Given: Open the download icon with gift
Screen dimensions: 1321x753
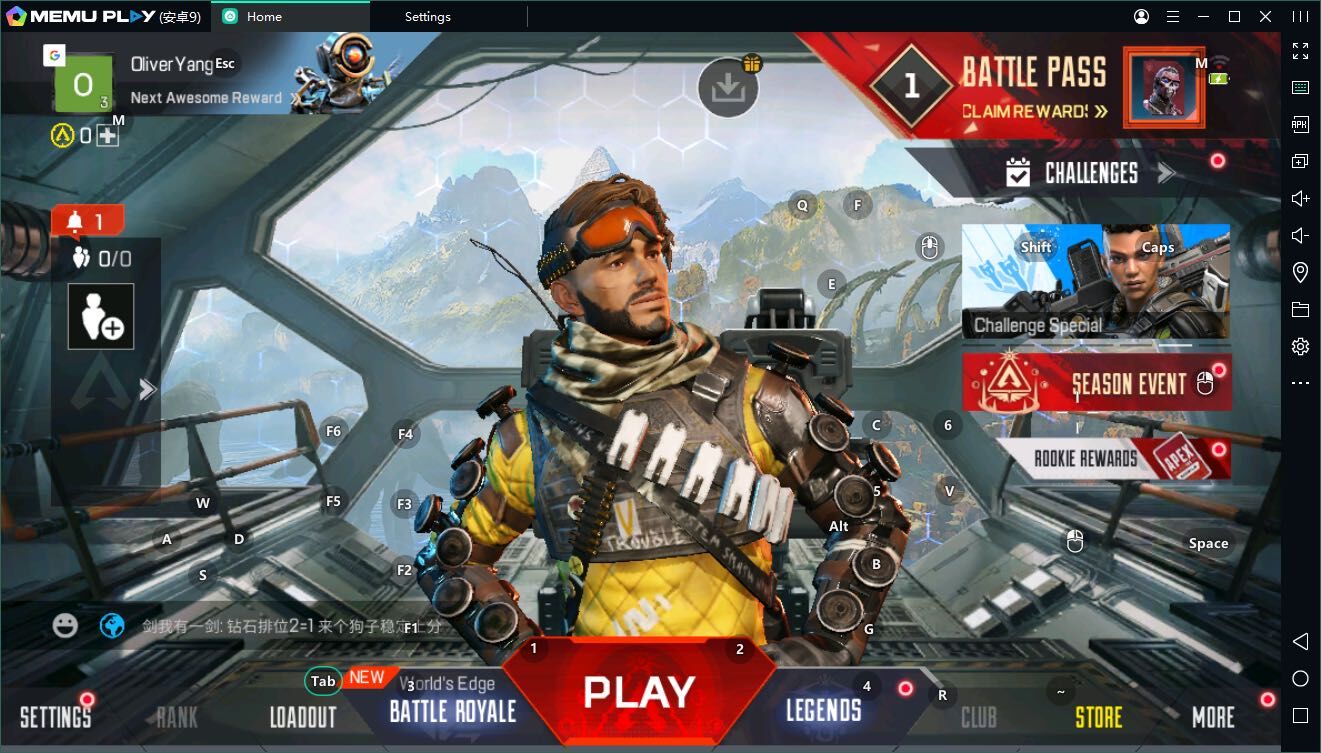Looking at the screenshot, I should (728, 88).
